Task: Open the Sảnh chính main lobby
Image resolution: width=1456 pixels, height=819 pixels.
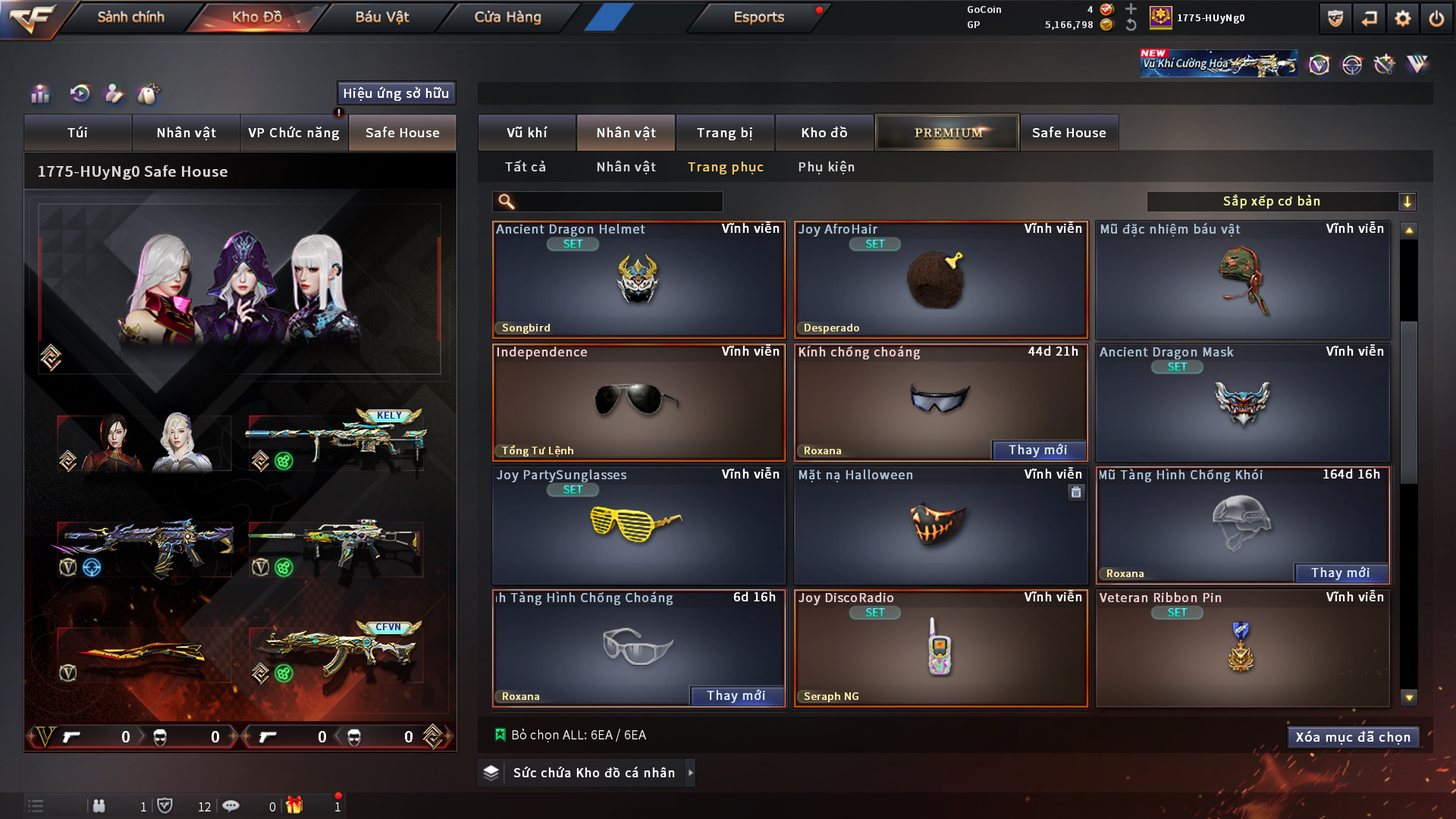Action: [130, 17]
